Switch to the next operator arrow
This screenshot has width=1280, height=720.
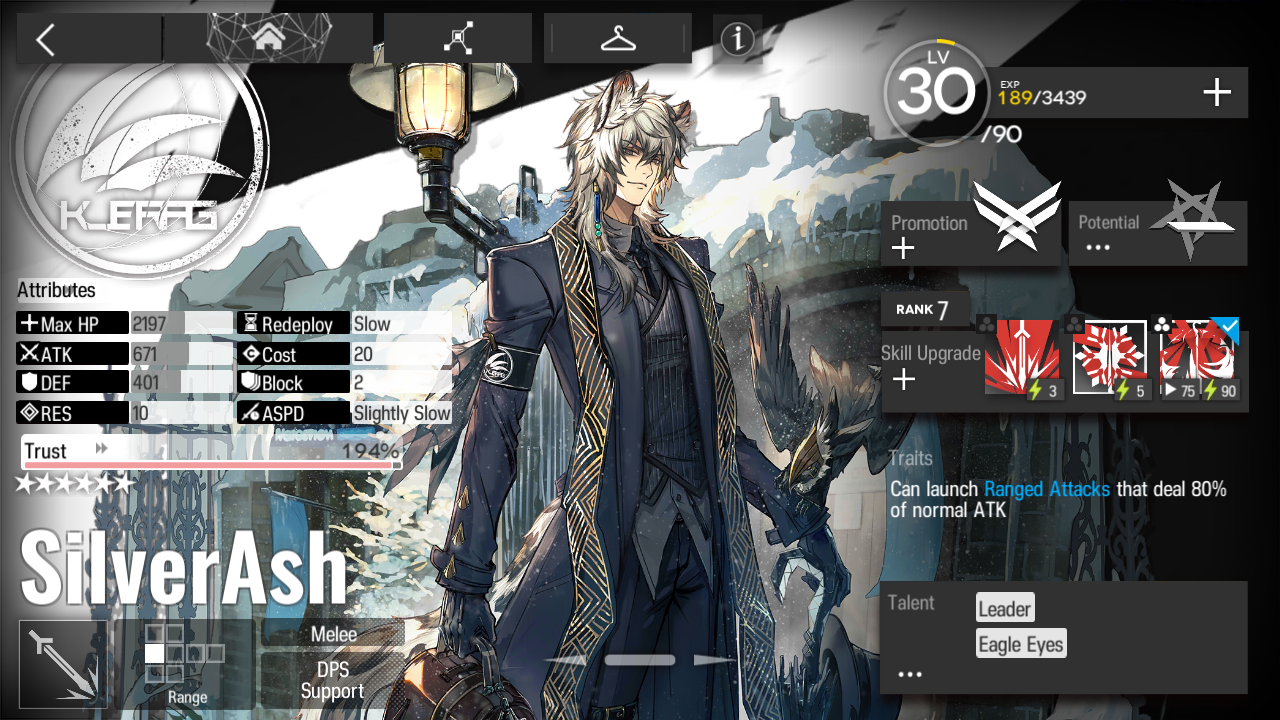click(x=714, y=660)
